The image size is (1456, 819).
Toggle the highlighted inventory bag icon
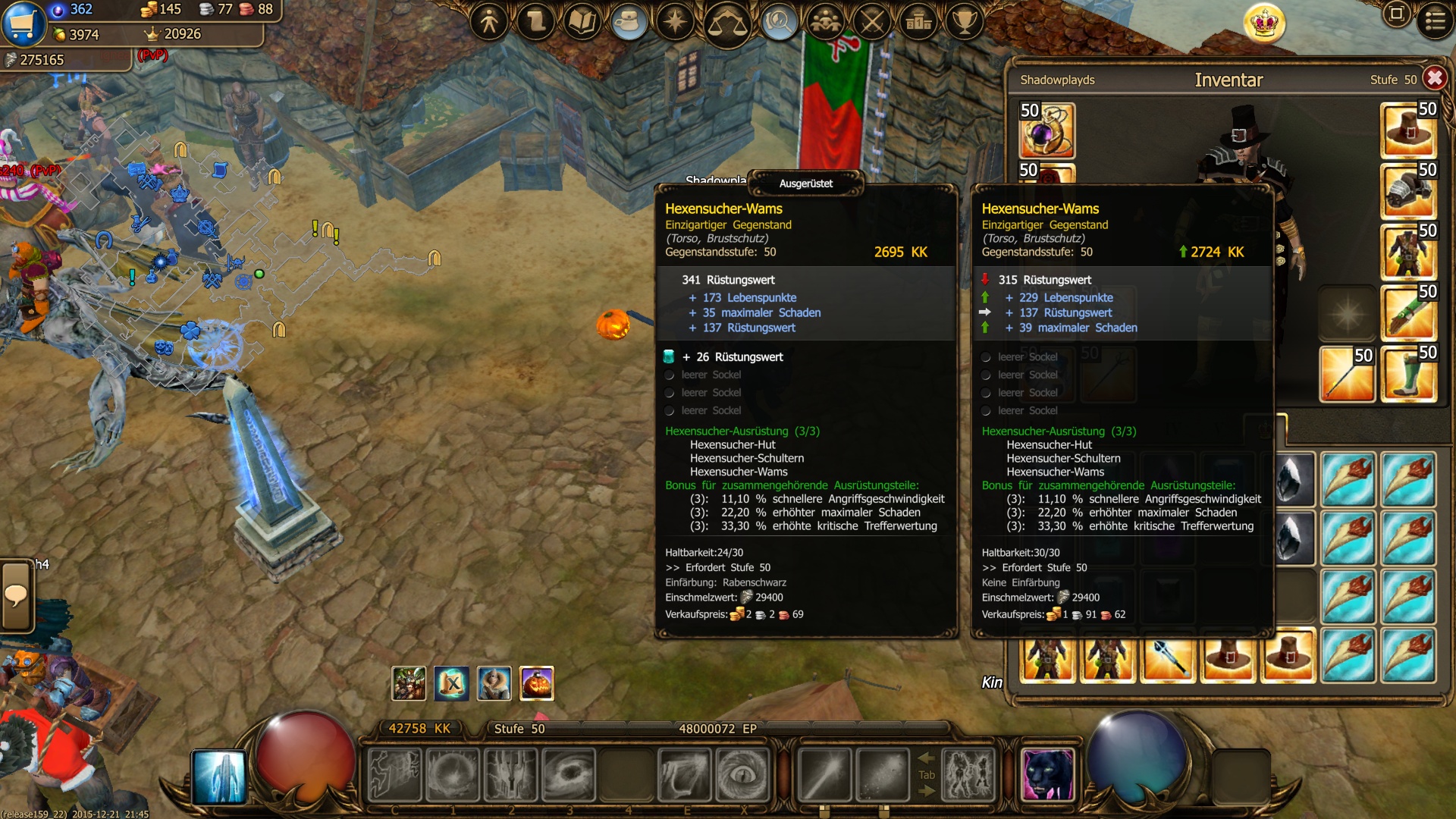[629, 22]
